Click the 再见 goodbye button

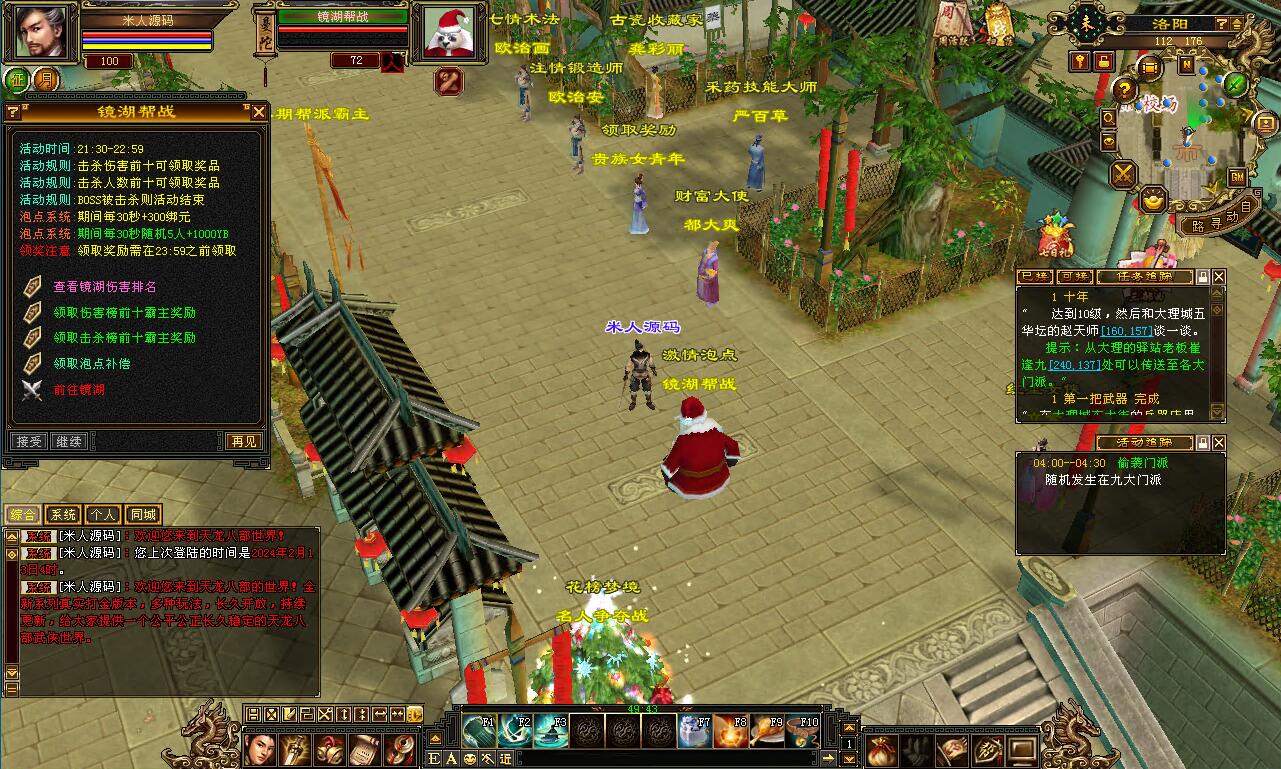[x=244, y=441]
